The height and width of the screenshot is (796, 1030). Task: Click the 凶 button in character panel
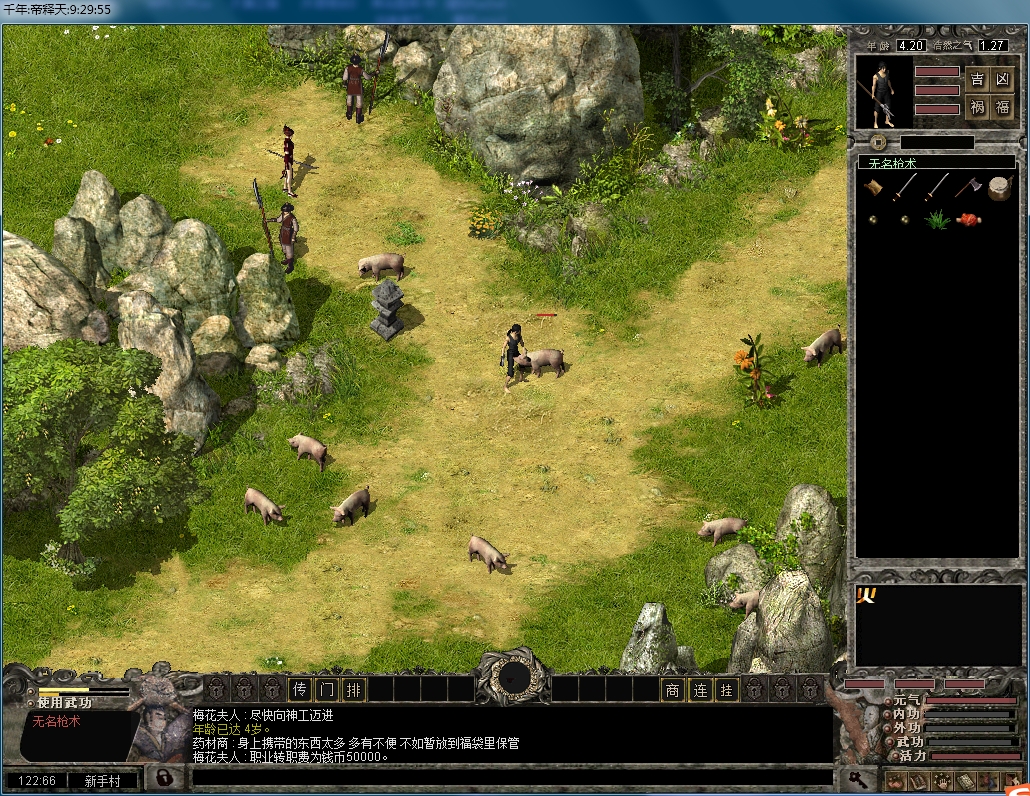click(x=1003, y=80)
